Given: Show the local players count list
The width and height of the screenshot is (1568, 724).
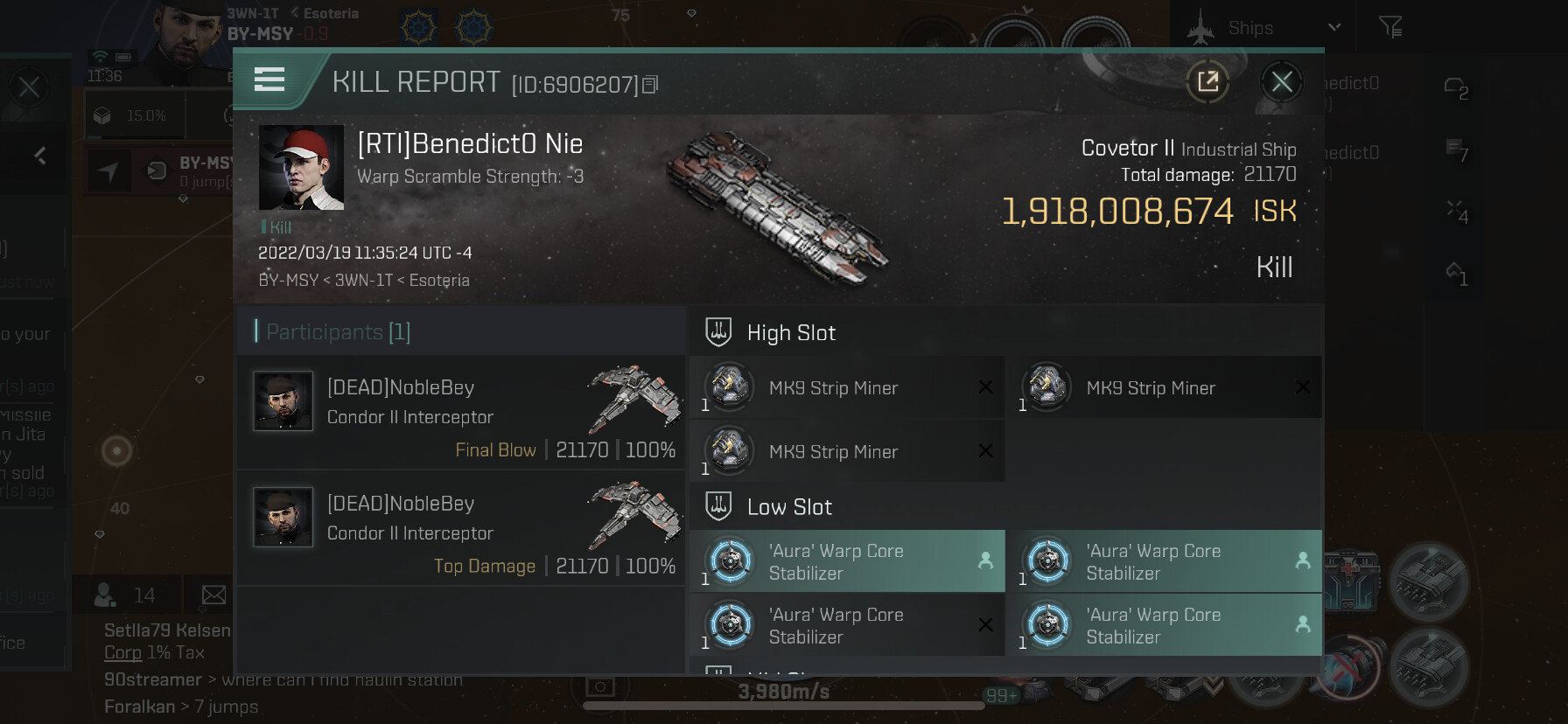Looking at the screenshot, I should point(124,595).
